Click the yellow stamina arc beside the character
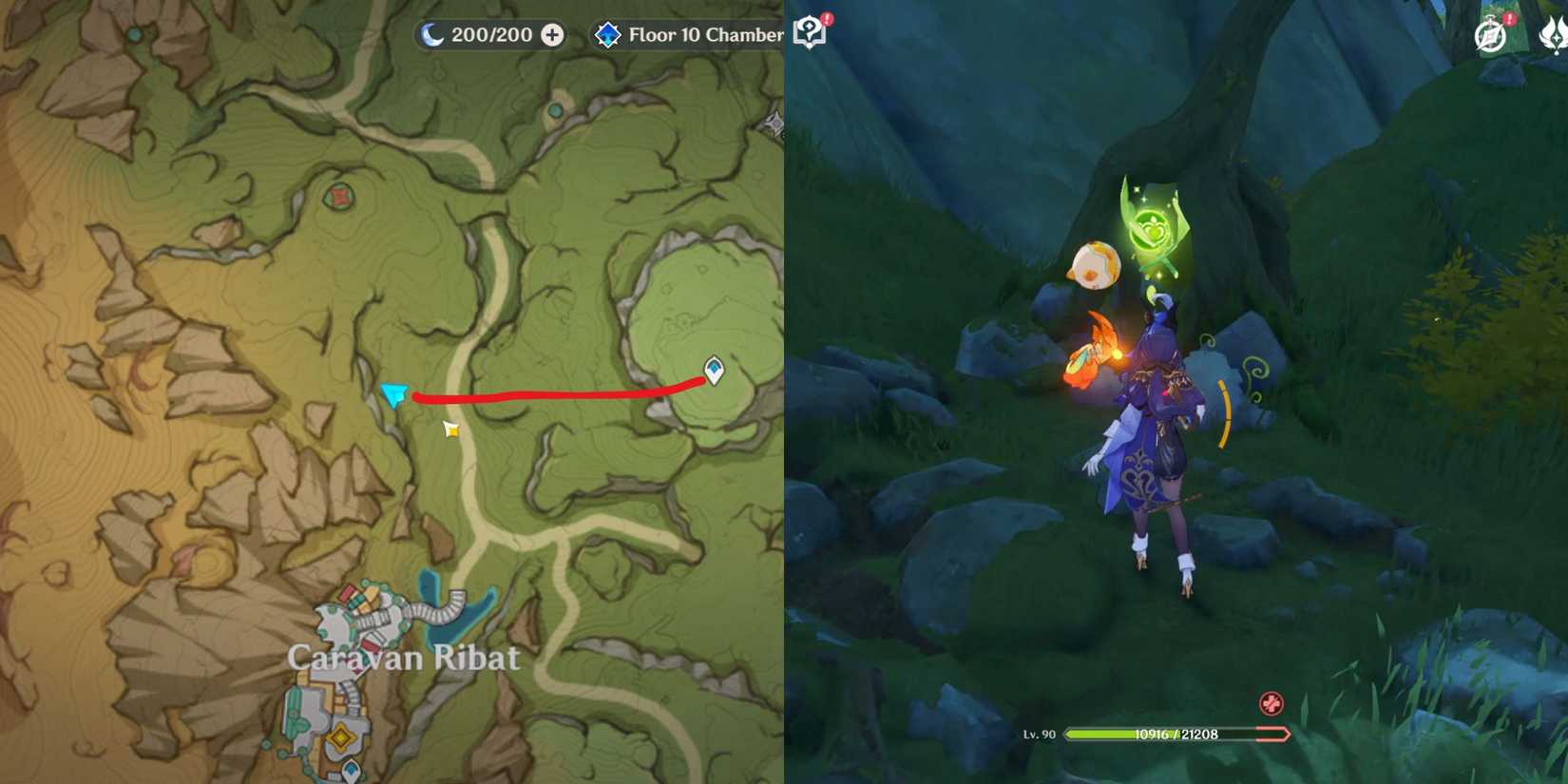The height and width of the screenshot is (784, 1568). click(x=1229, y=409)
